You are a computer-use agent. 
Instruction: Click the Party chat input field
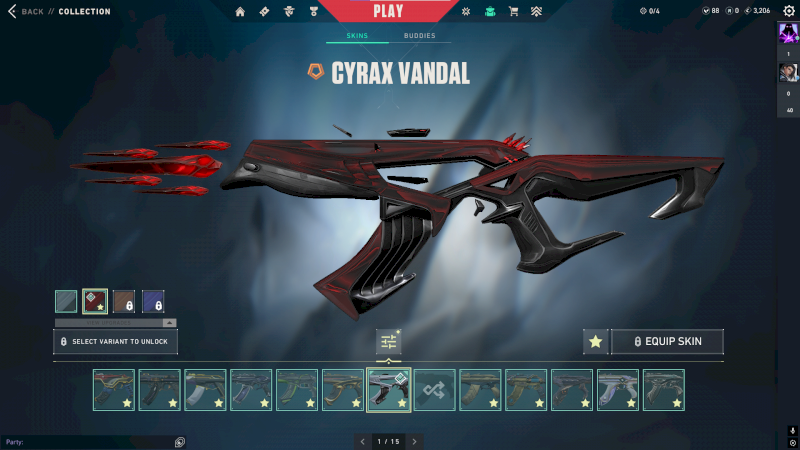90,442
